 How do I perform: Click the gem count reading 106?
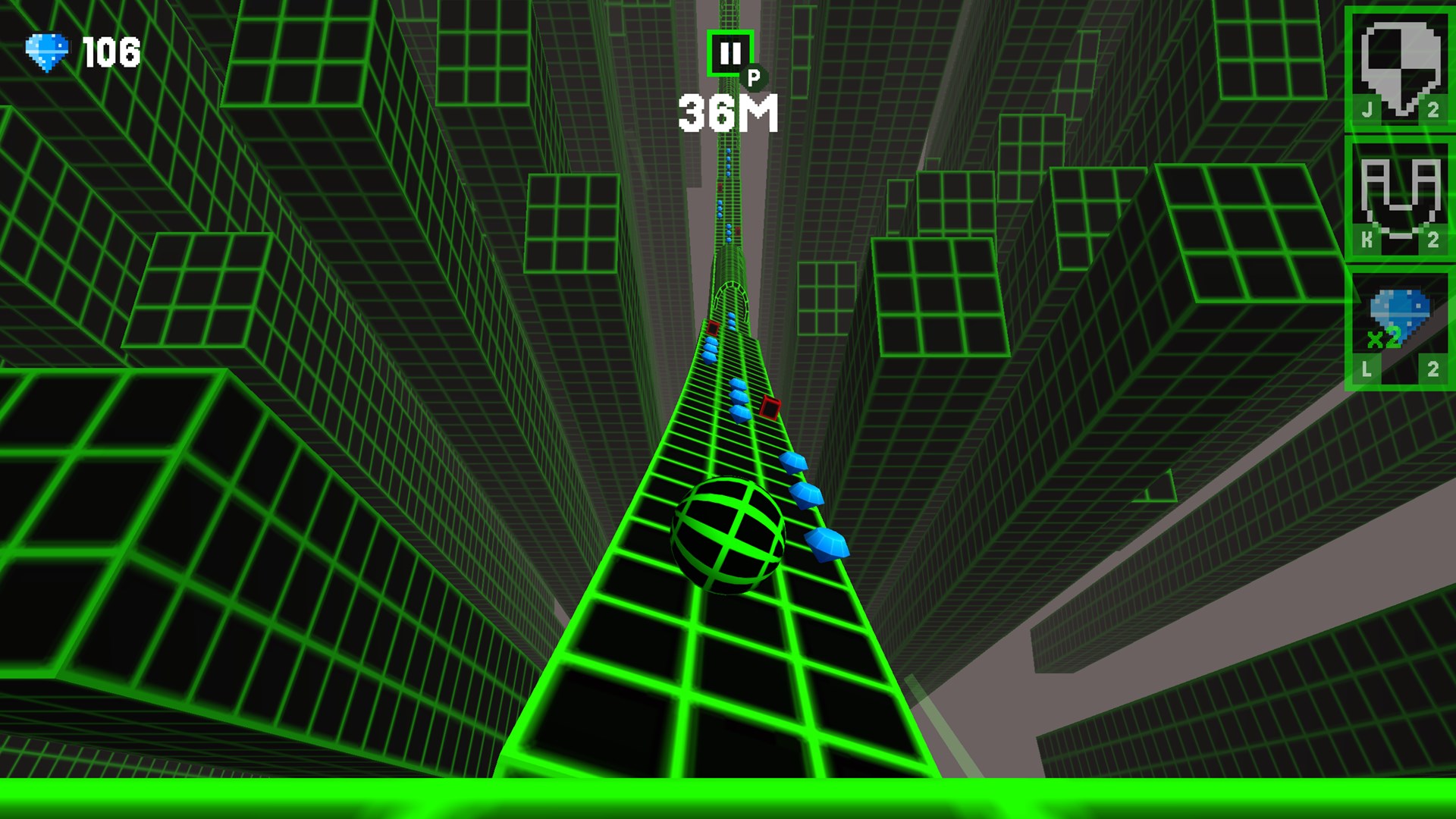[x=112, y=51]
